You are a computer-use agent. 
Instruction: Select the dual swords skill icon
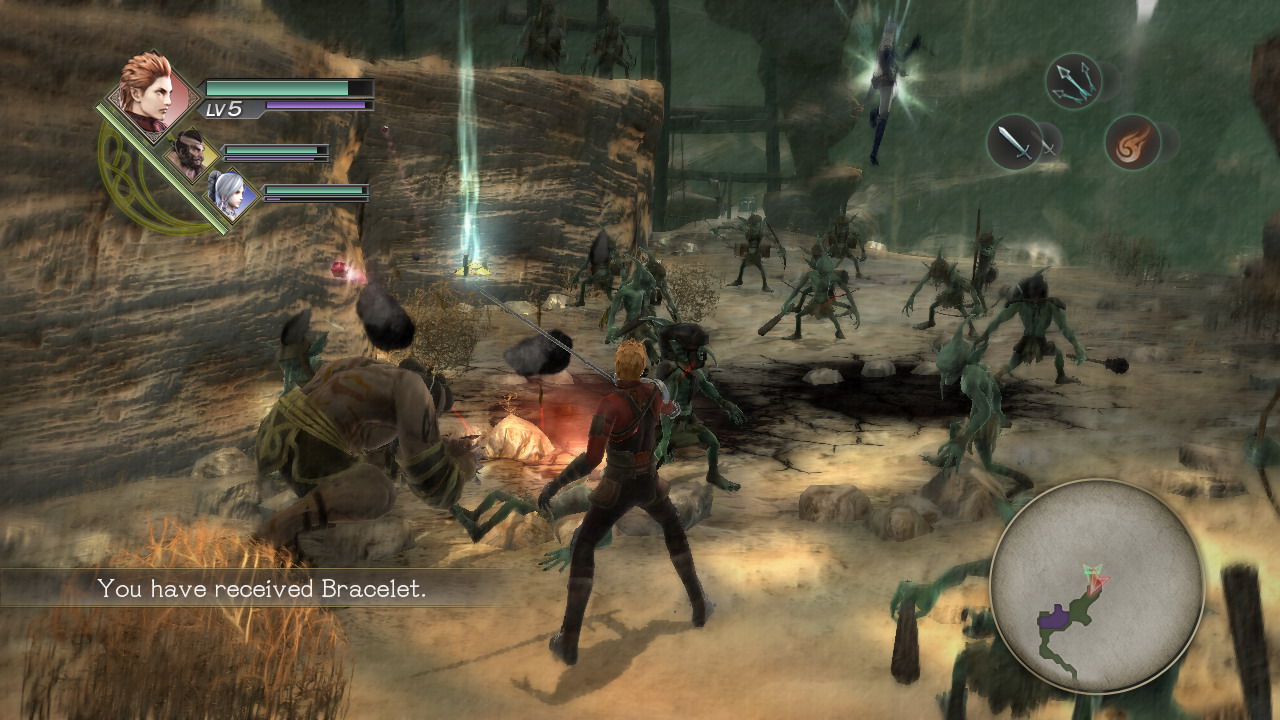(1013, 141)
